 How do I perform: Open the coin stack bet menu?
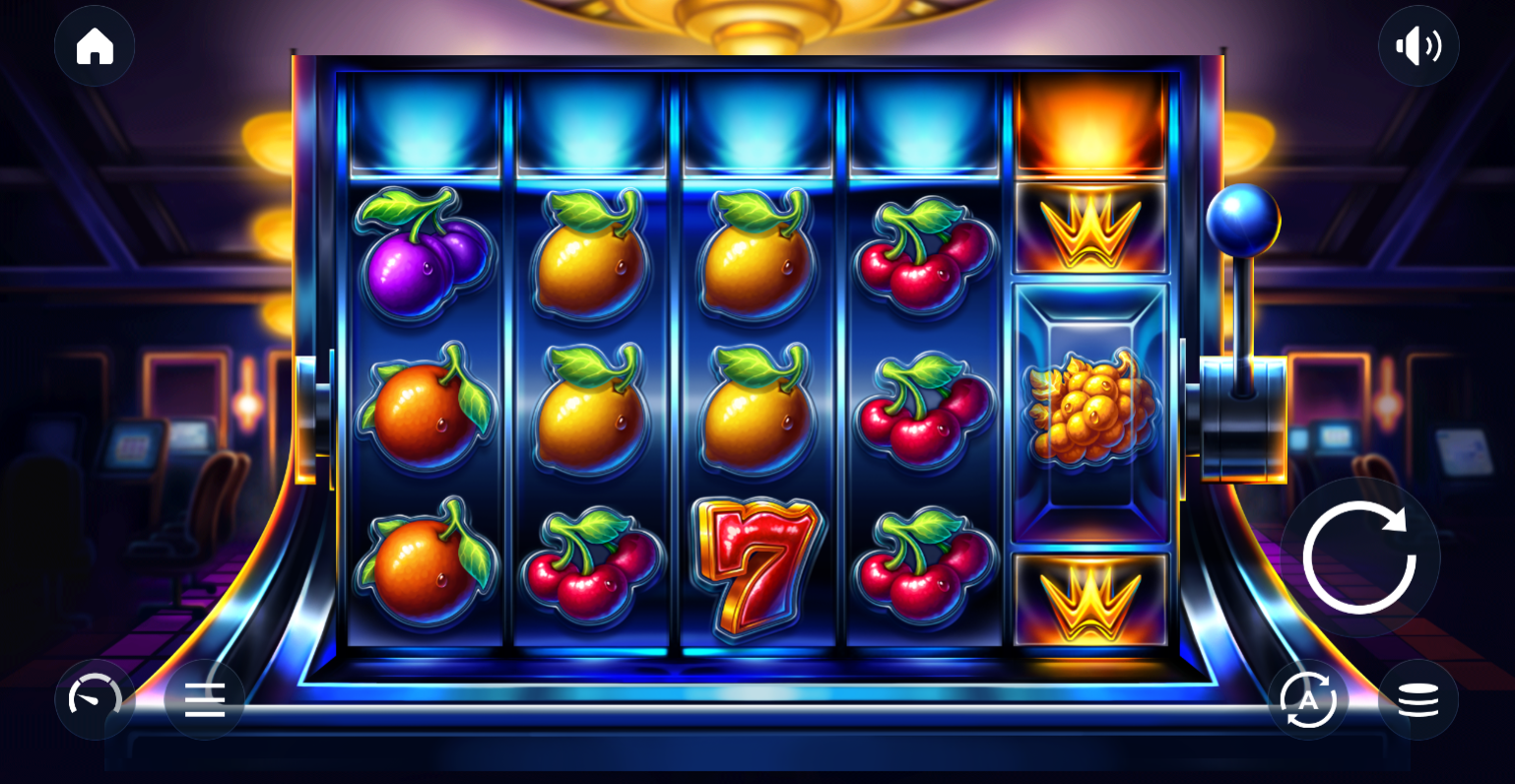click(x=1417, y=699)
